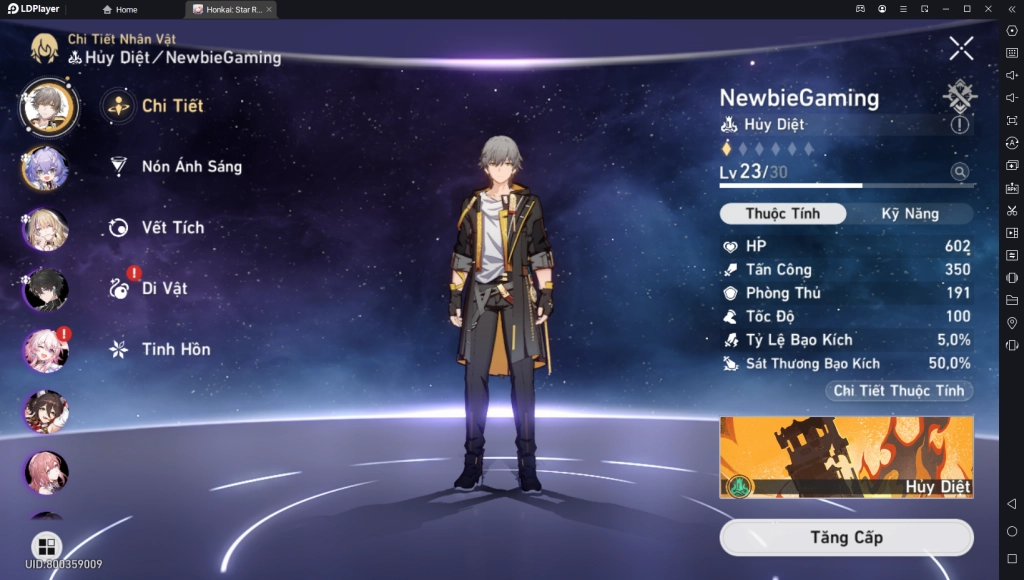Go to the Di Vật menu entry
The height and width of the screenshot is (580, 1024).
click(164, 289)
